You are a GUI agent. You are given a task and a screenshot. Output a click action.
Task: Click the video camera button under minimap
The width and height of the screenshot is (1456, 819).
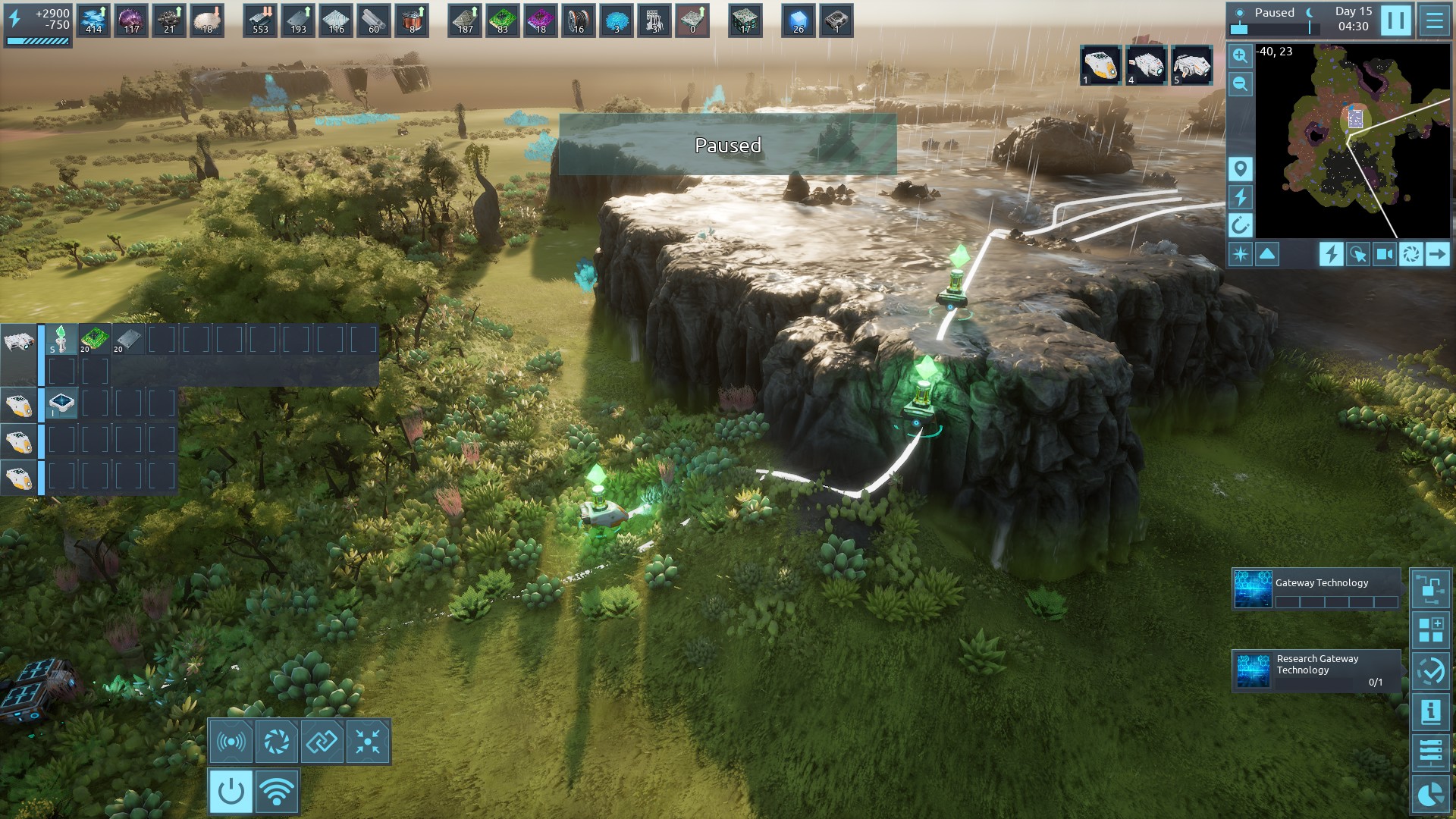(1384, 254)
